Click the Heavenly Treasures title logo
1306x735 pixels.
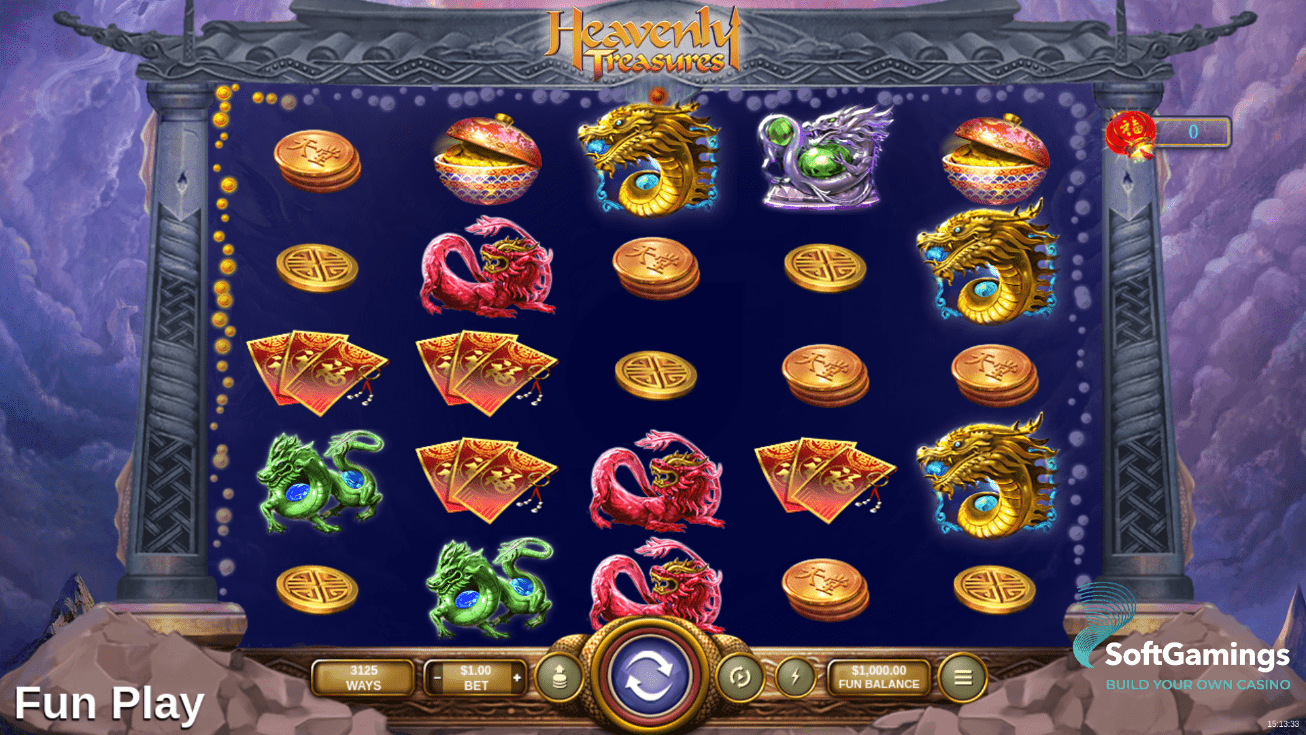pos(645,42)
